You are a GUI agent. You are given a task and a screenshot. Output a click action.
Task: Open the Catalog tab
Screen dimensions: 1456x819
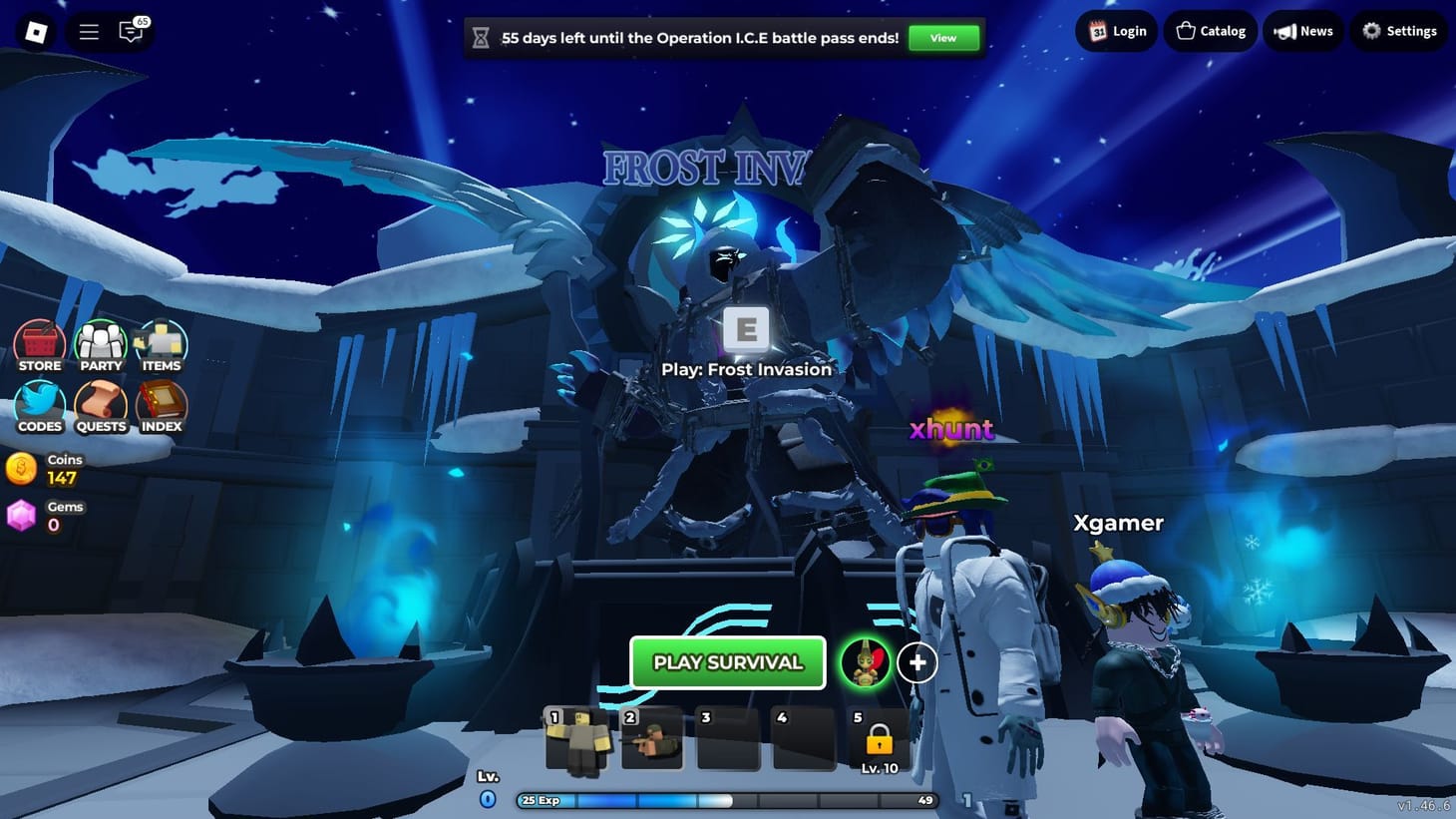click(x=1209, y=31)
